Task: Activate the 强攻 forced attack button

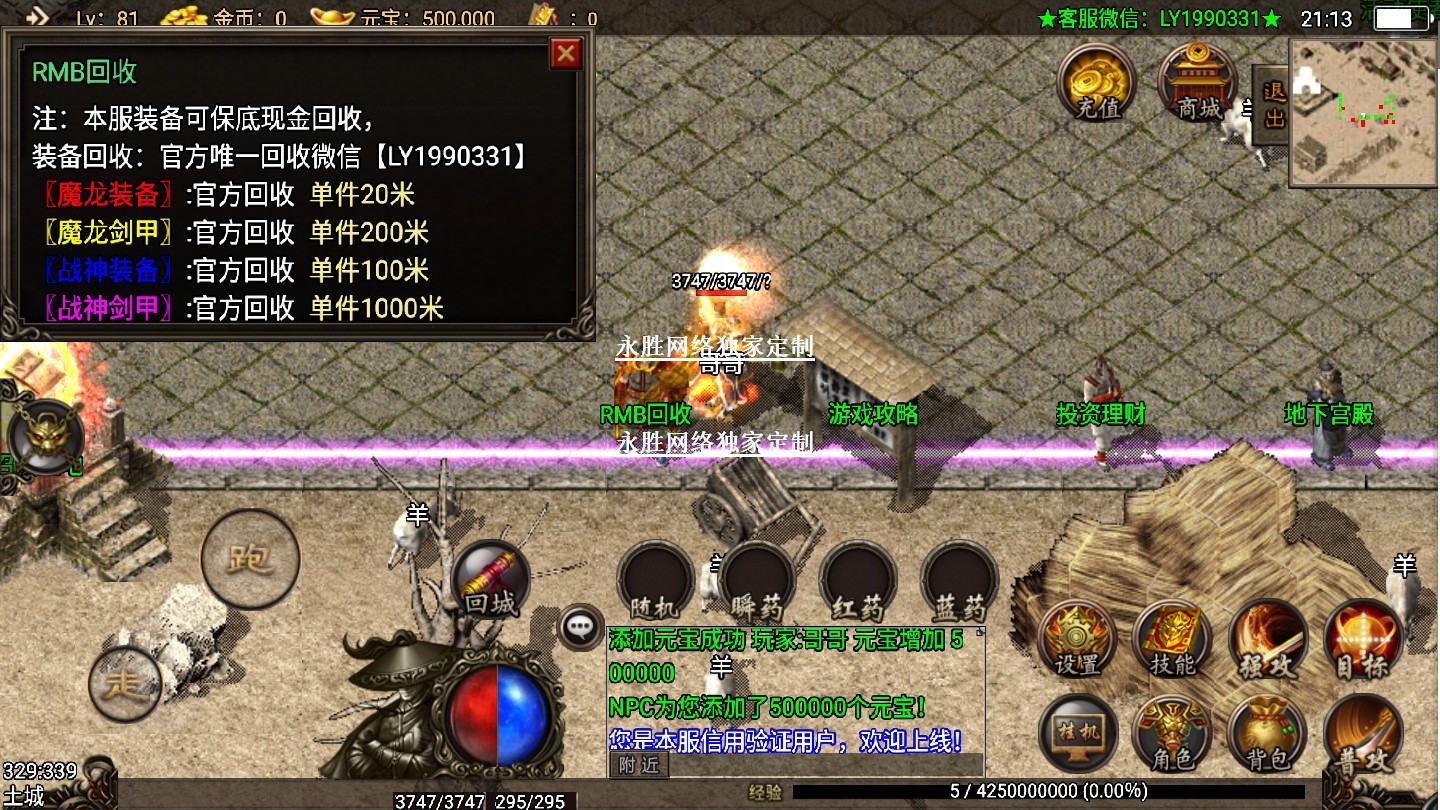Action: coord(1268,639)
